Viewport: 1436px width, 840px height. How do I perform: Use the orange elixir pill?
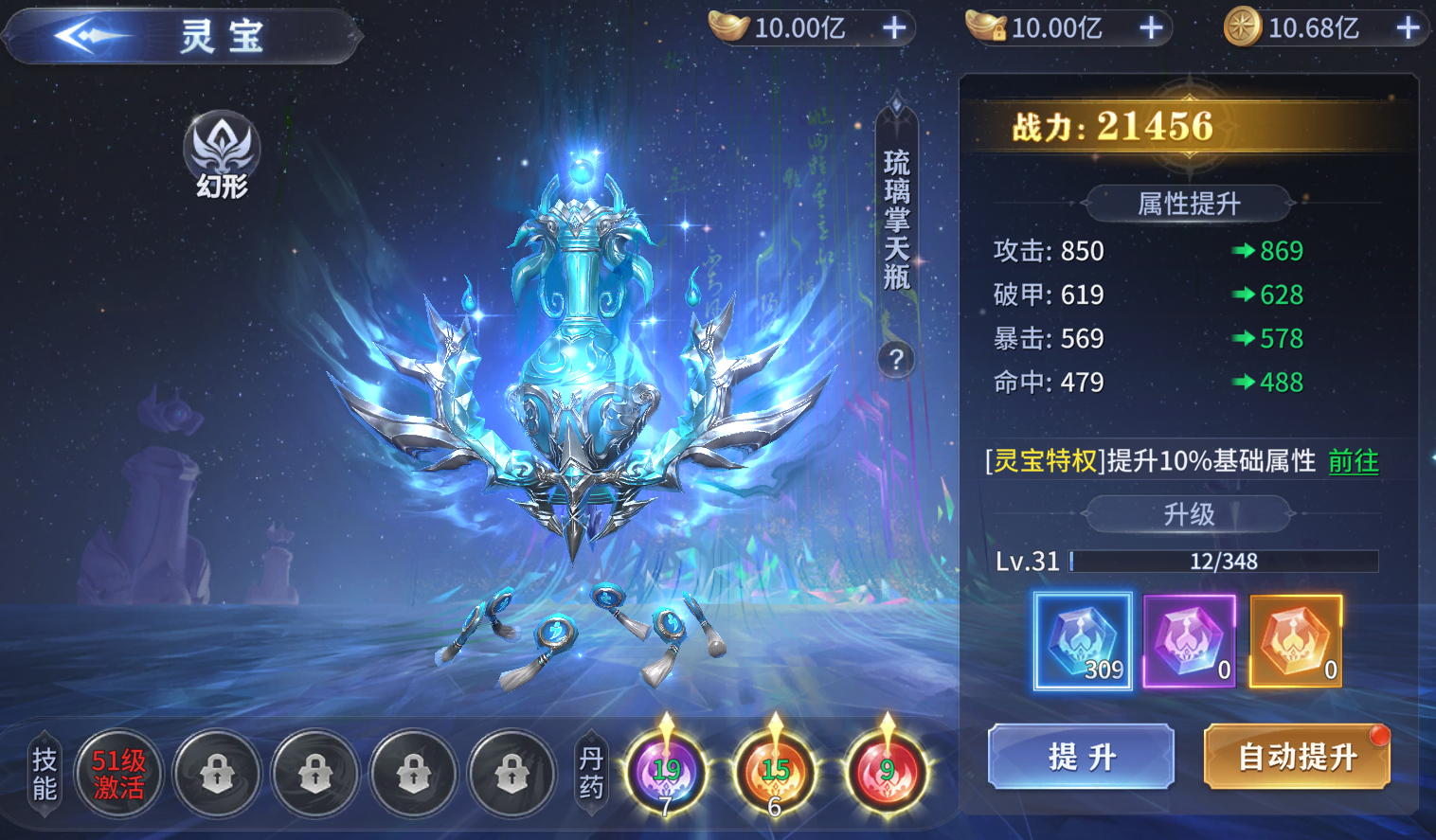pyautogui.click(x=775, y=771)
